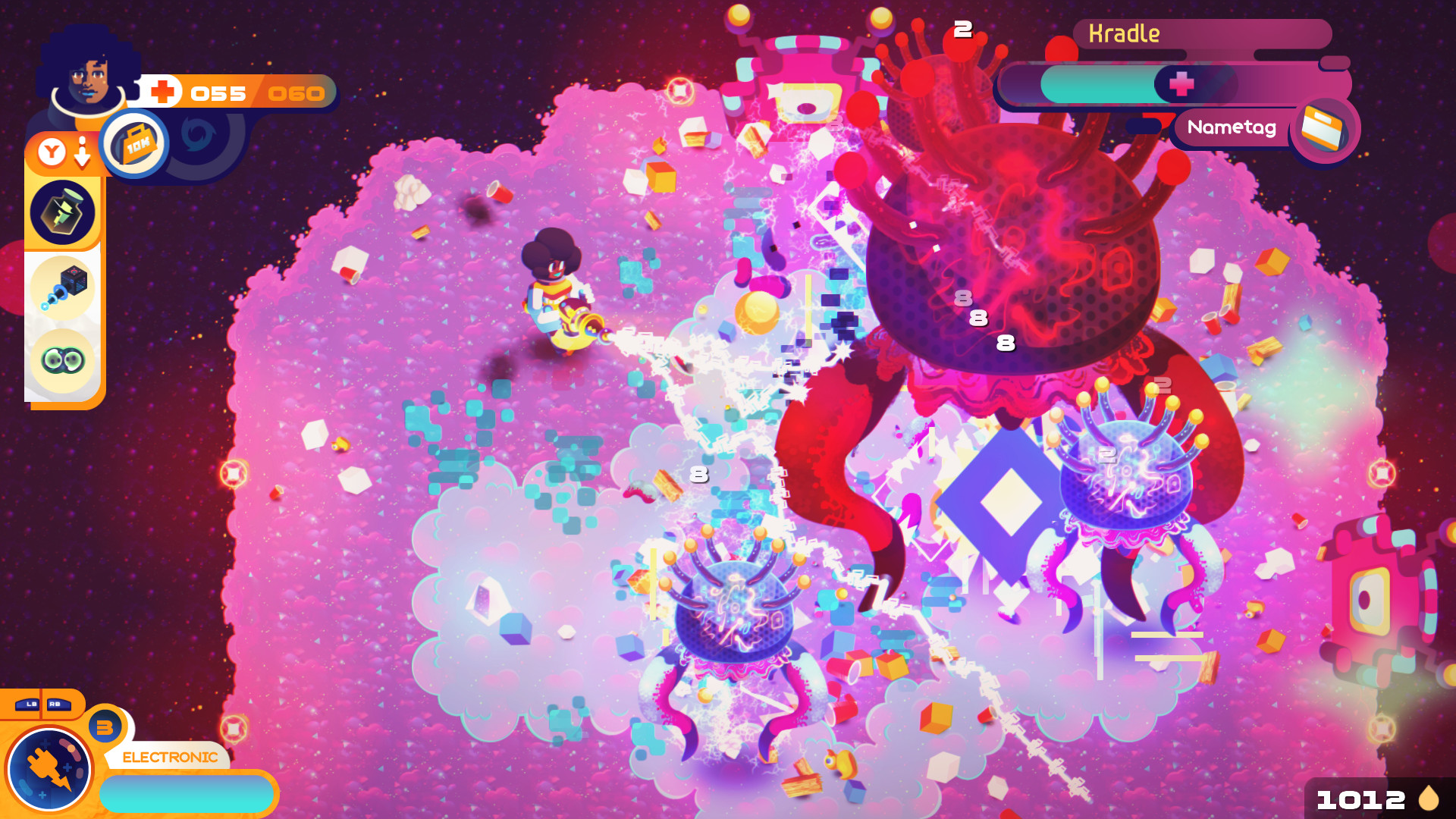Click the nametag card icon near boss bar

[x=1325, y=129]
